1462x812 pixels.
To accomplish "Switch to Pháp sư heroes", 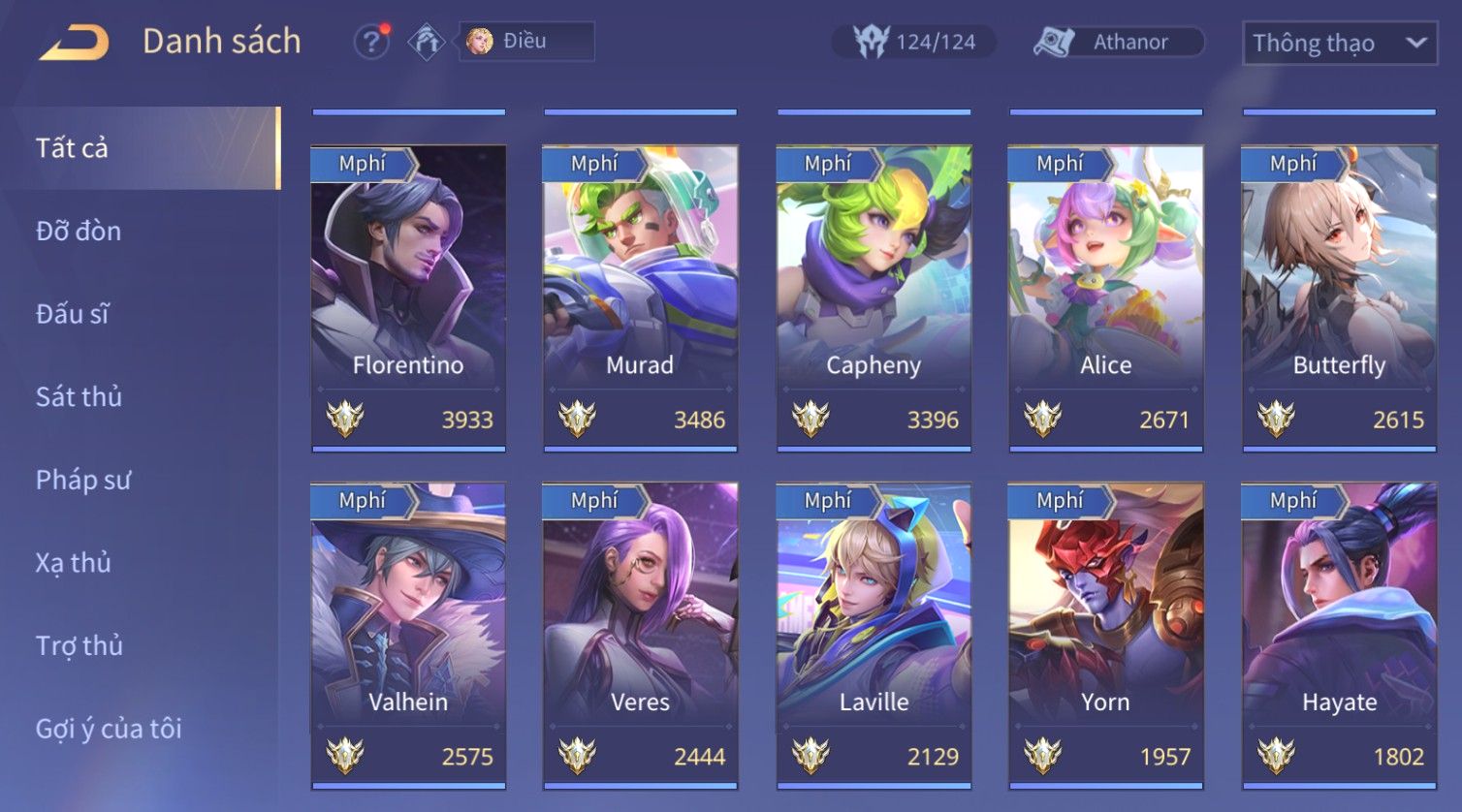I will [x=82, y=480].
